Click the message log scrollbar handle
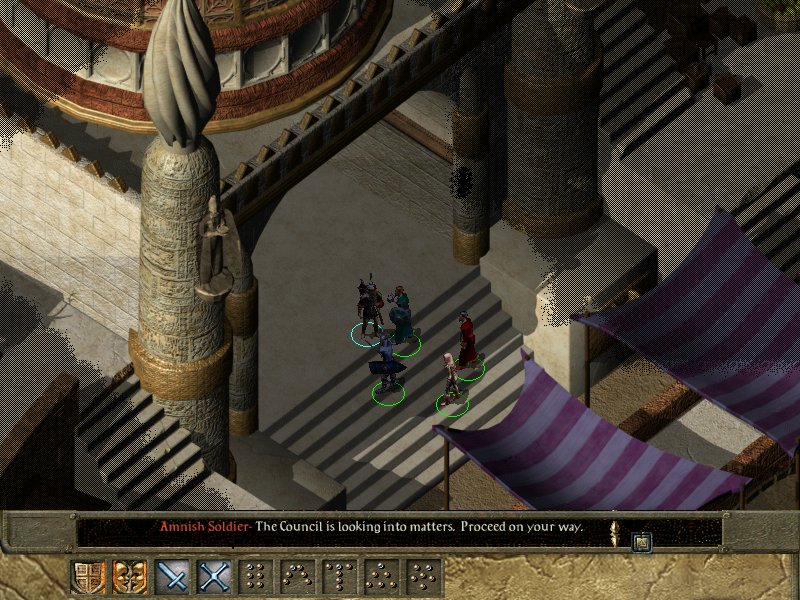Image resolution: width=800 pixels, height=600 pixels. 614,527
